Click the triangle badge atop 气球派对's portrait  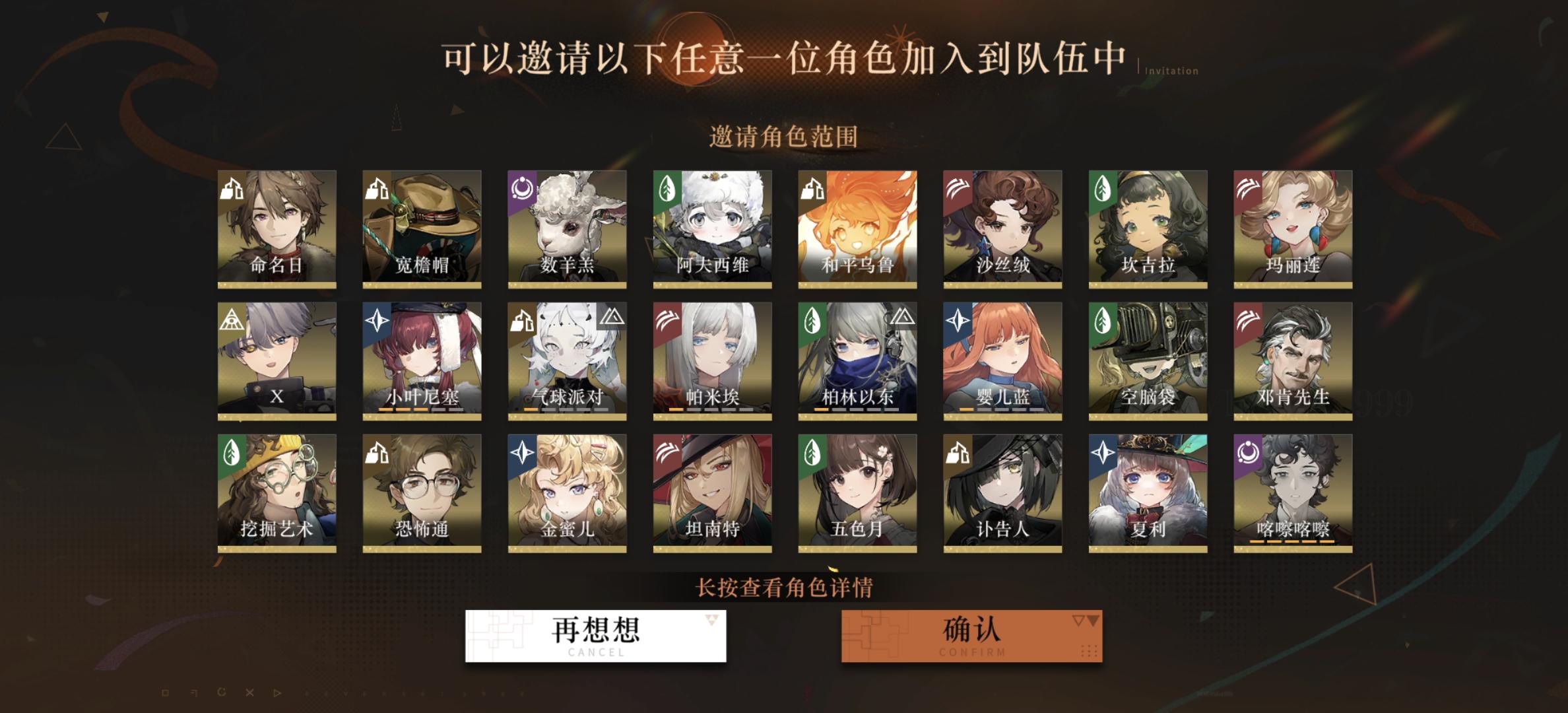point(613,318)
